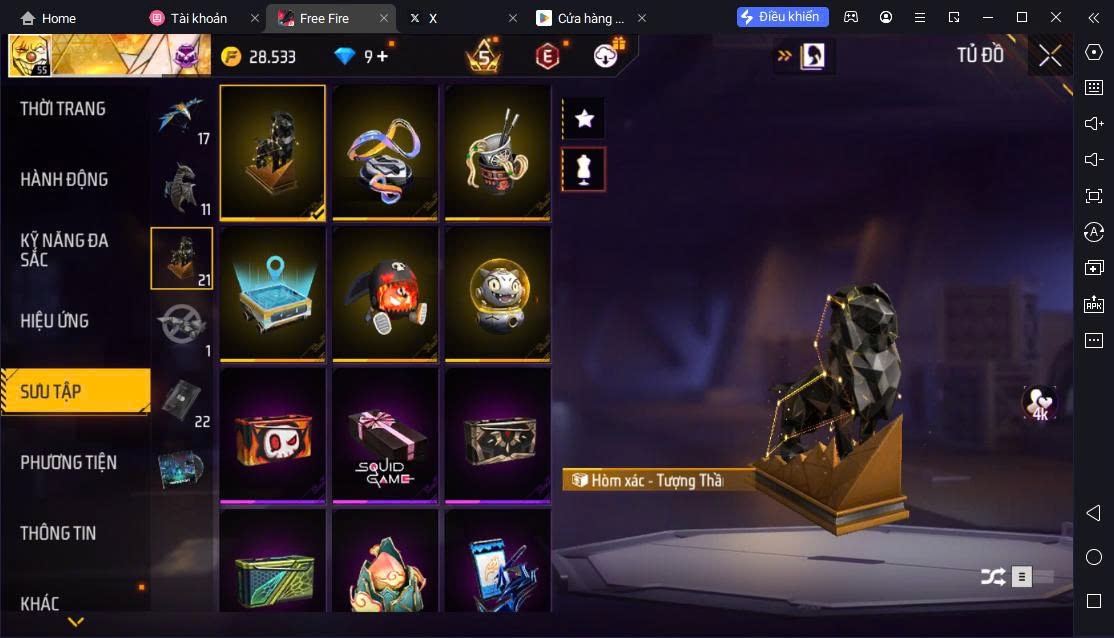1114x638 pixels.
Task: Open the HIỆU ỨNG category
Action: click(x=55, y=321)
